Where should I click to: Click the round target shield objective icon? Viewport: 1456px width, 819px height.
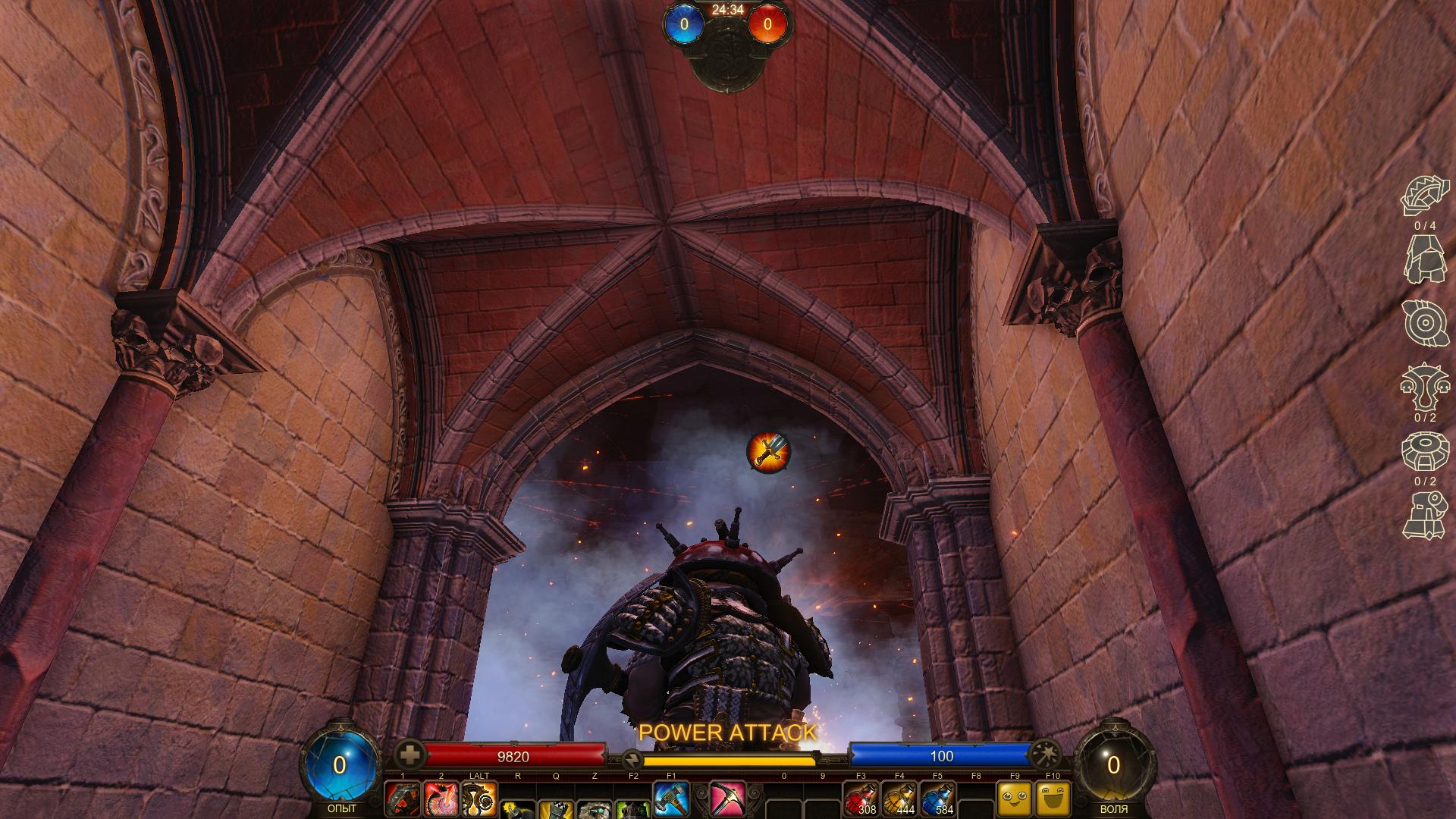1424,323
